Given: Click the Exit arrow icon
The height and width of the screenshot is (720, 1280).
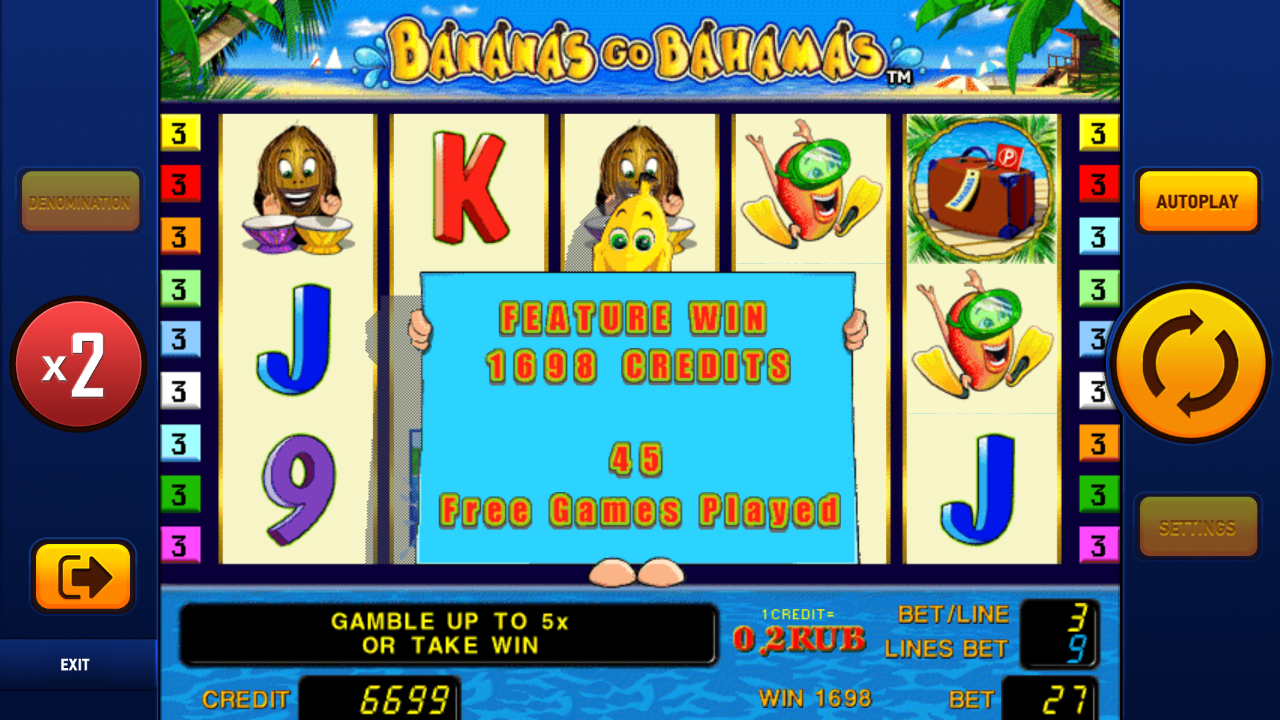Looking at the screenshot, I should point(82,578).
